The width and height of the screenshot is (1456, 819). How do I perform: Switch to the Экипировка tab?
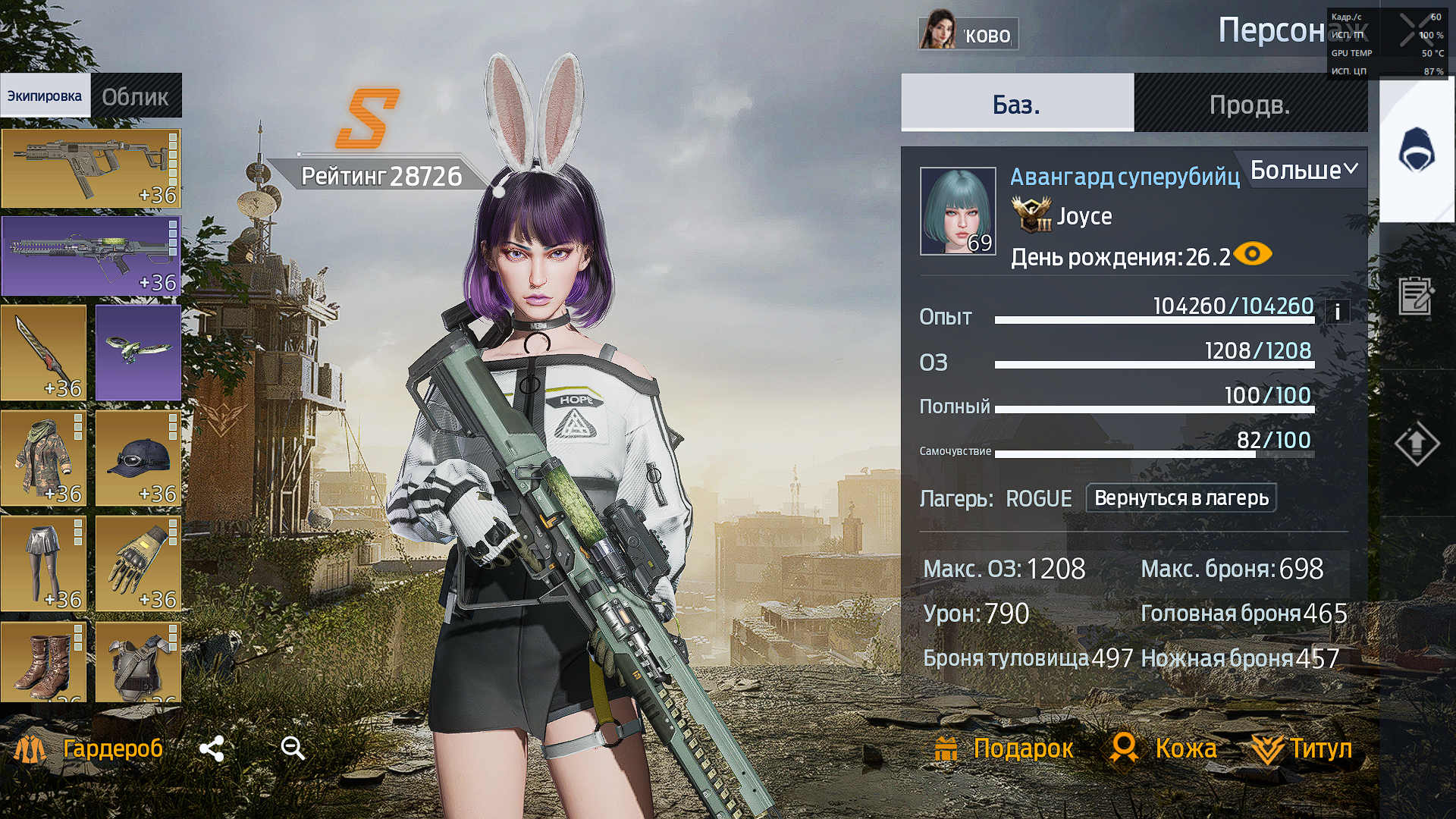[45, 96]
